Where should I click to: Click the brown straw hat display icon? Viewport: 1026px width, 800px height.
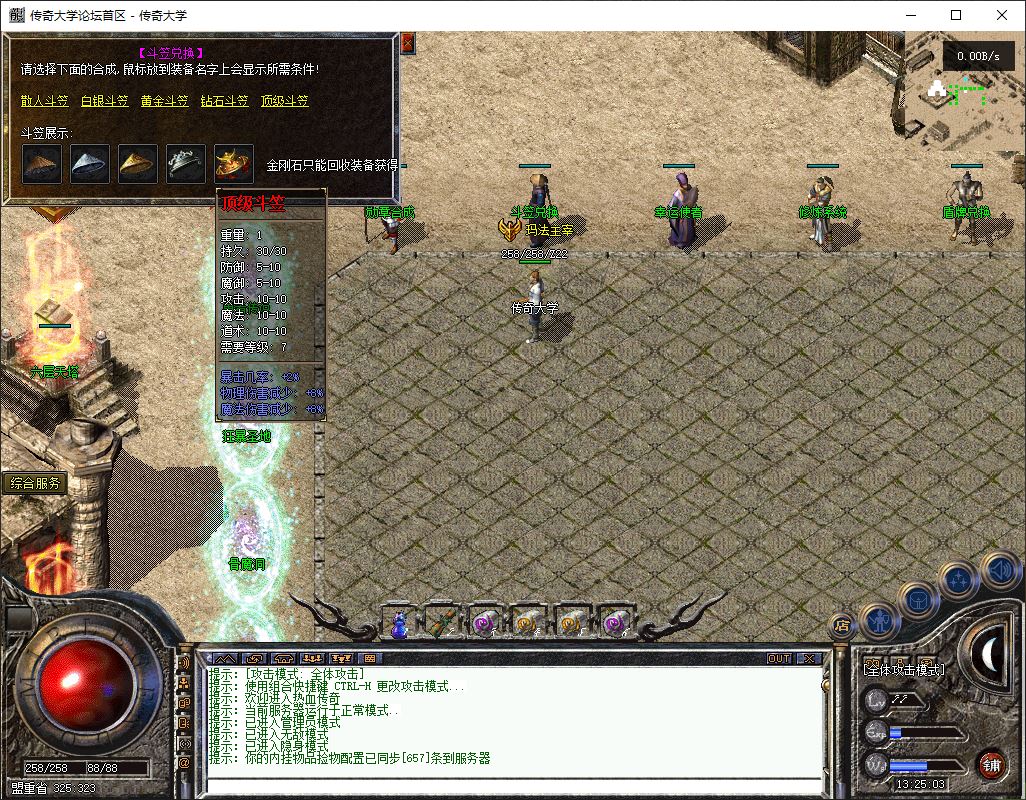[x=42, y=164]
